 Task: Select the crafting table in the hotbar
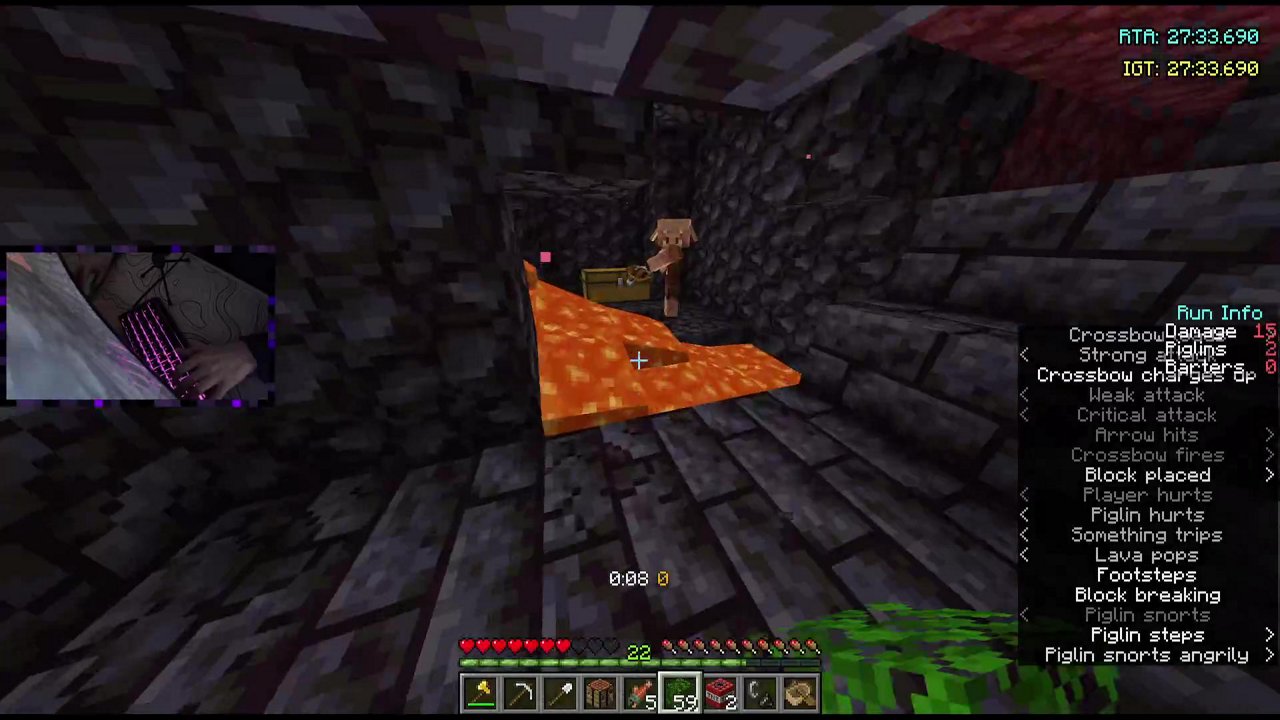pyautogui.click(x=600, y=690)
